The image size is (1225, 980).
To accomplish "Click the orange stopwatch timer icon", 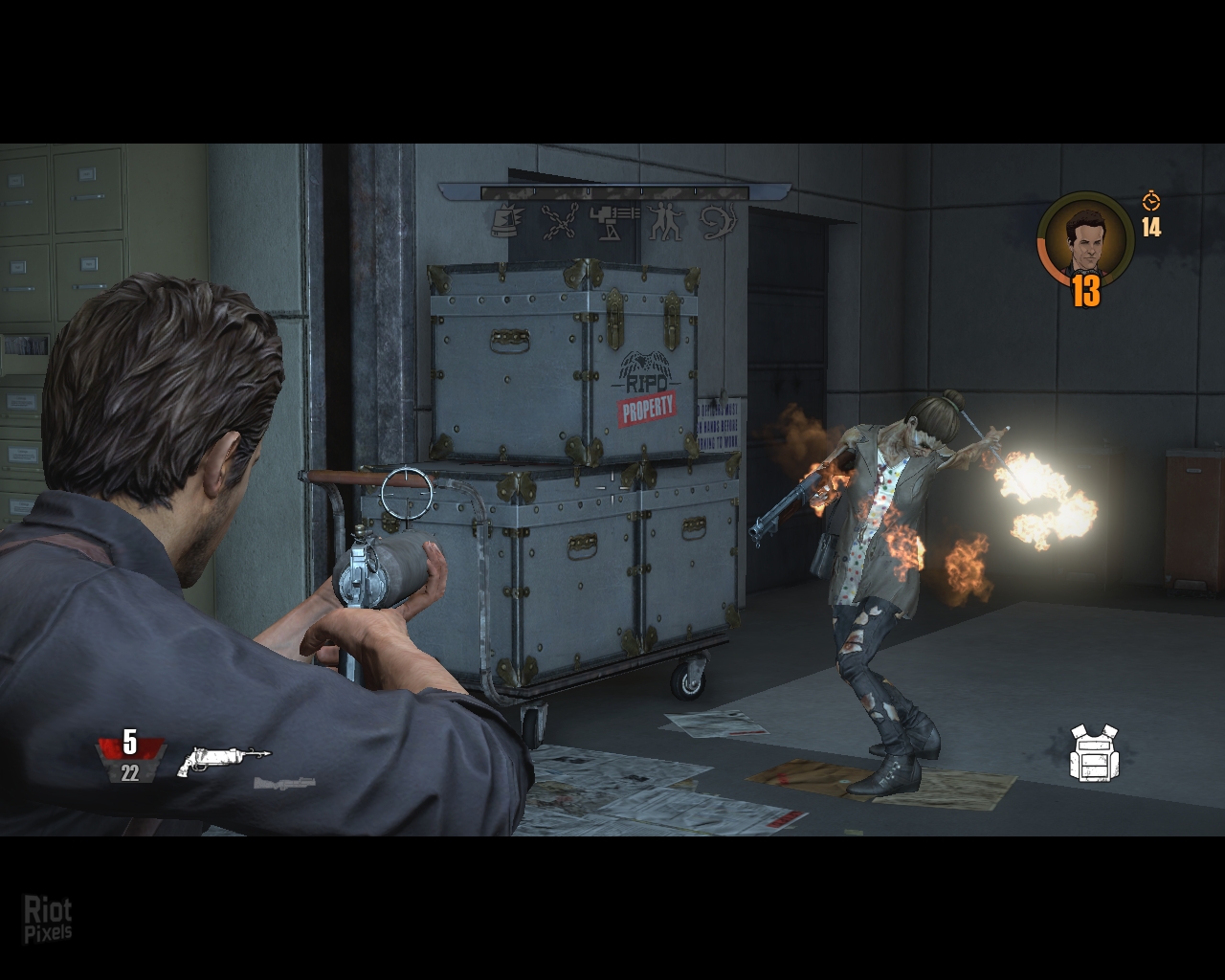I will tap(1150, 201).
